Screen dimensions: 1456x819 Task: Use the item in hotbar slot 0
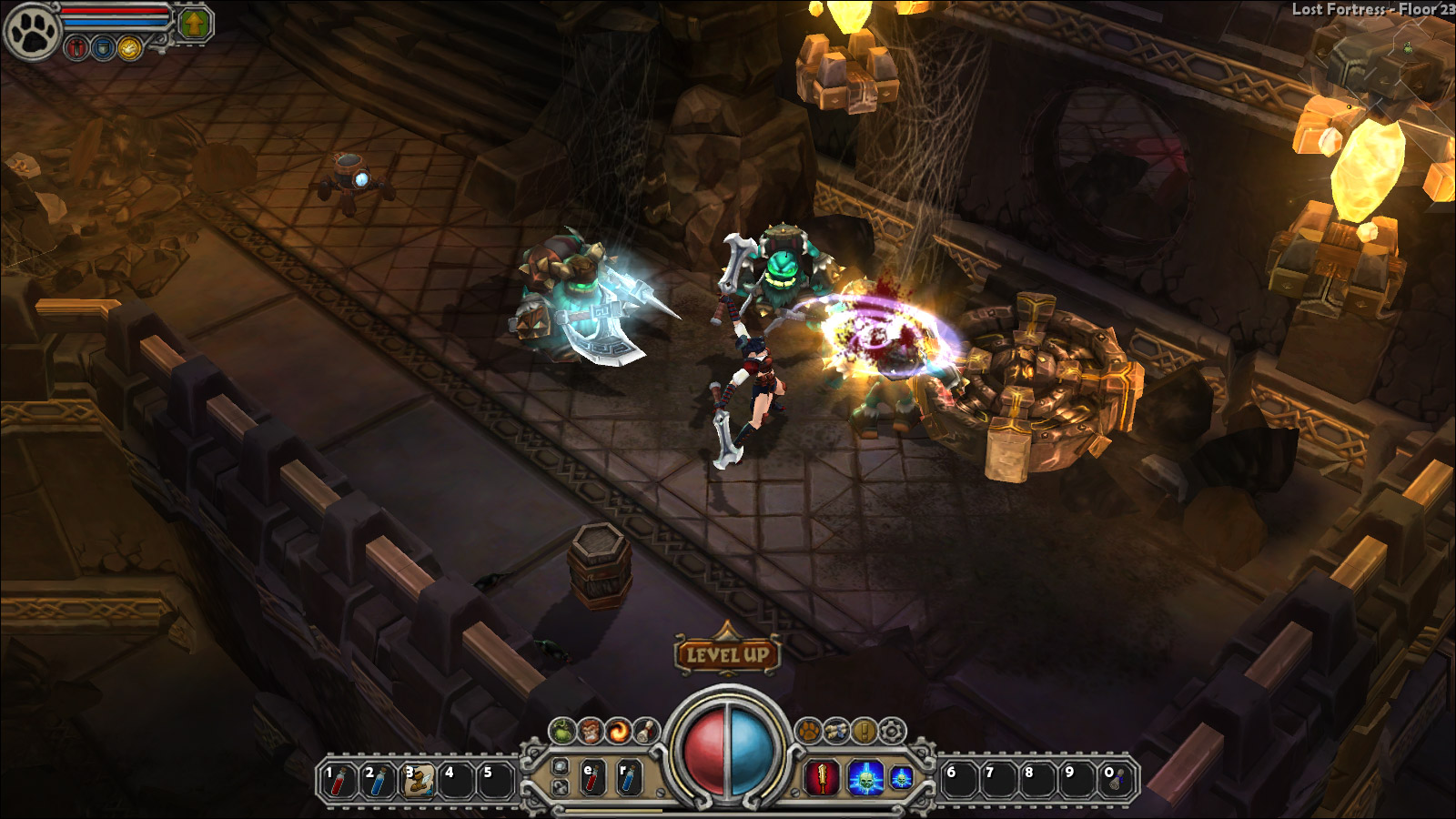(x=1117, y=780)
